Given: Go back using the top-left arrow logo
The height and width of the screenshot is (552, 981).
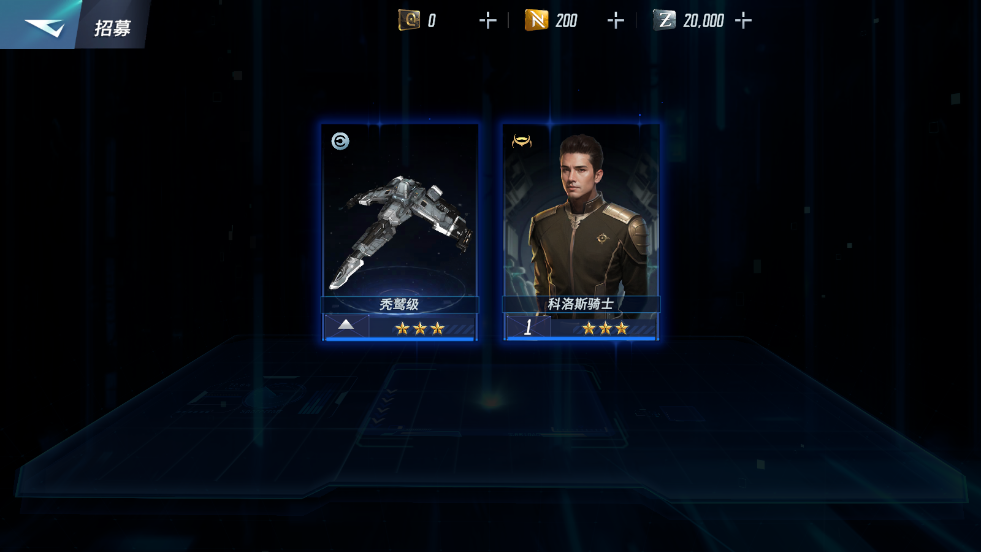Looking at the screenshot, I should click(x=42, y=27).
